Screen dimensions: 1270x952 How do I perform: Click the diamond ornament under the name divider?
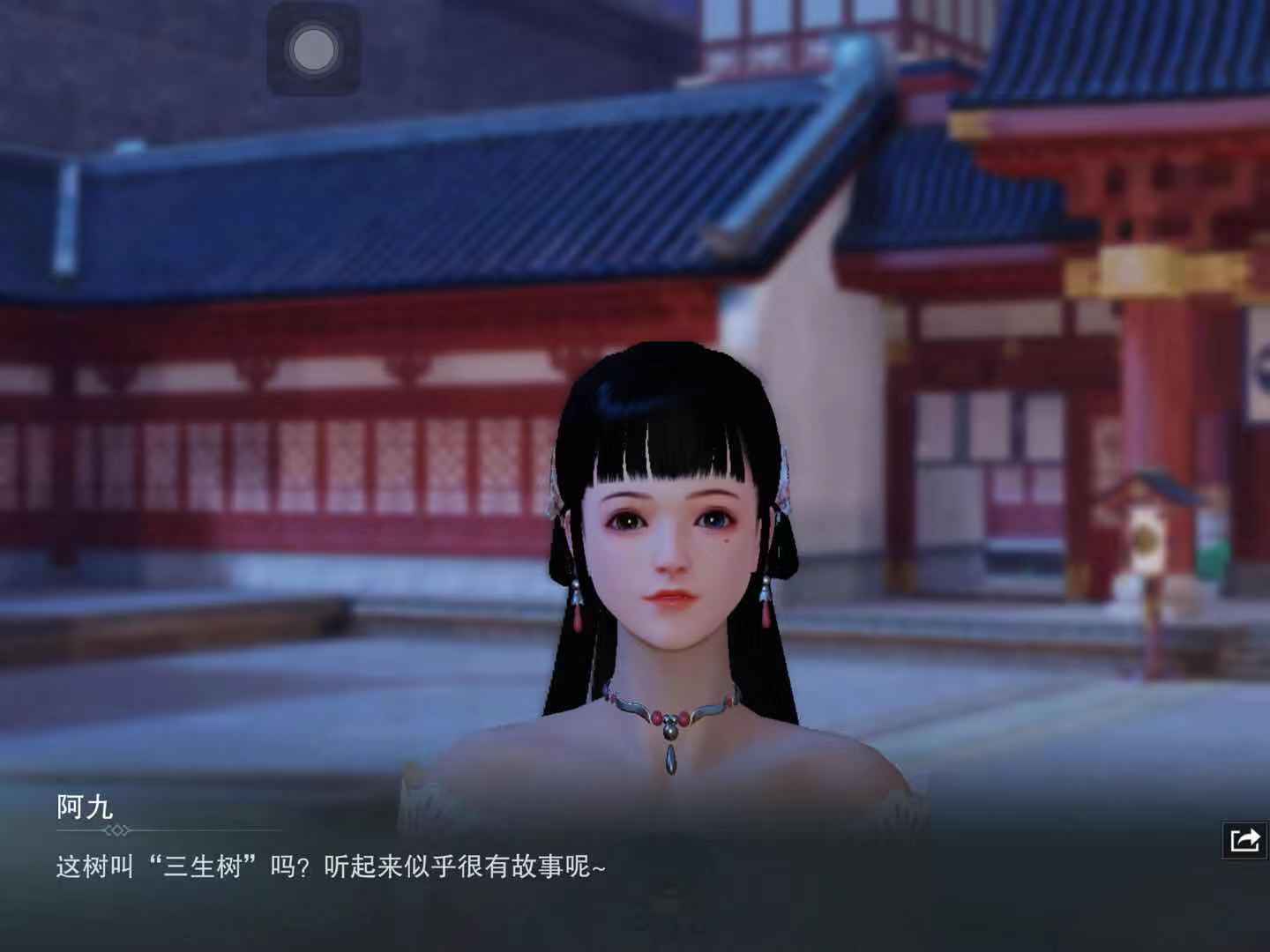click(x=117, y=829)
